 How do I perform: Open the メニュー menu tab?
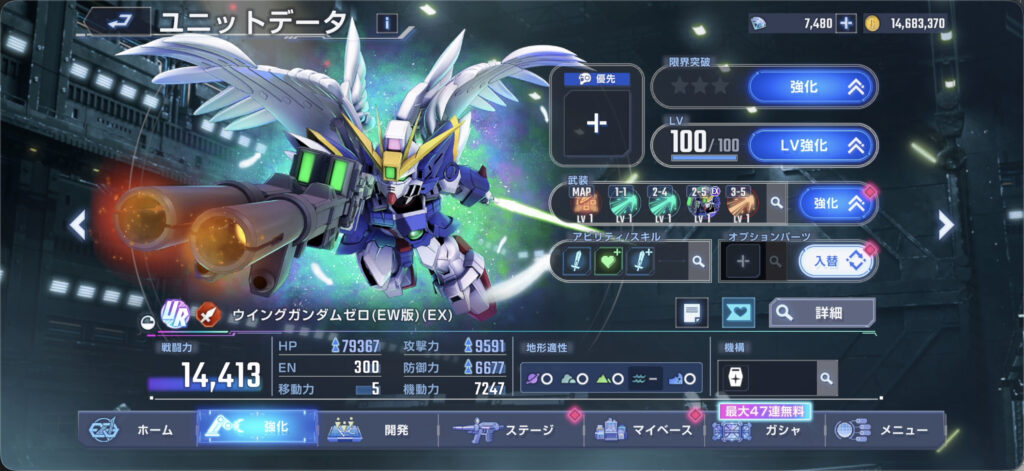[885, 430]
